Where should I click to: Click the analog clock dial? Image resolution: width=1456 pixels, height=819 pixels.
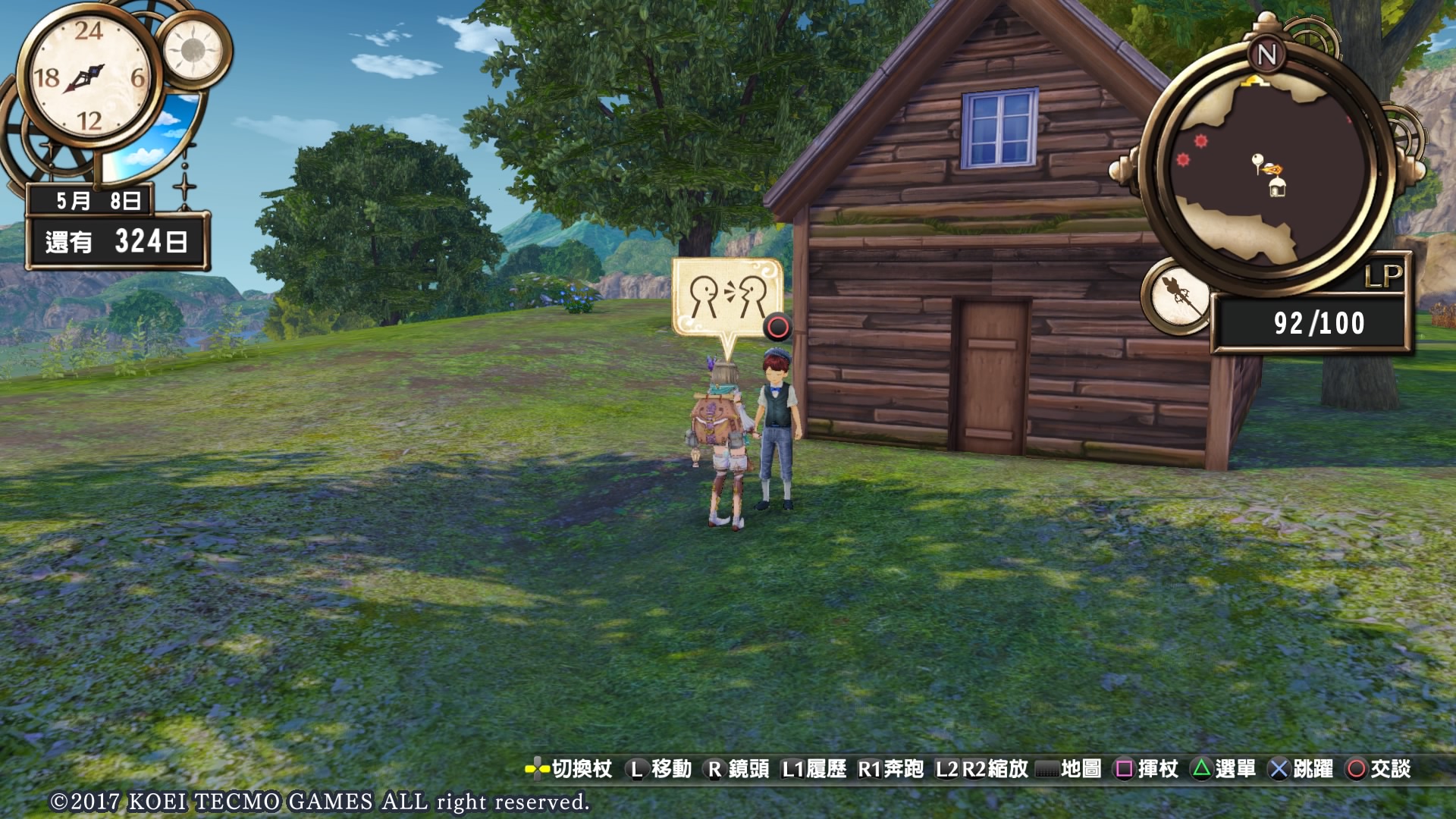point(89,77)
